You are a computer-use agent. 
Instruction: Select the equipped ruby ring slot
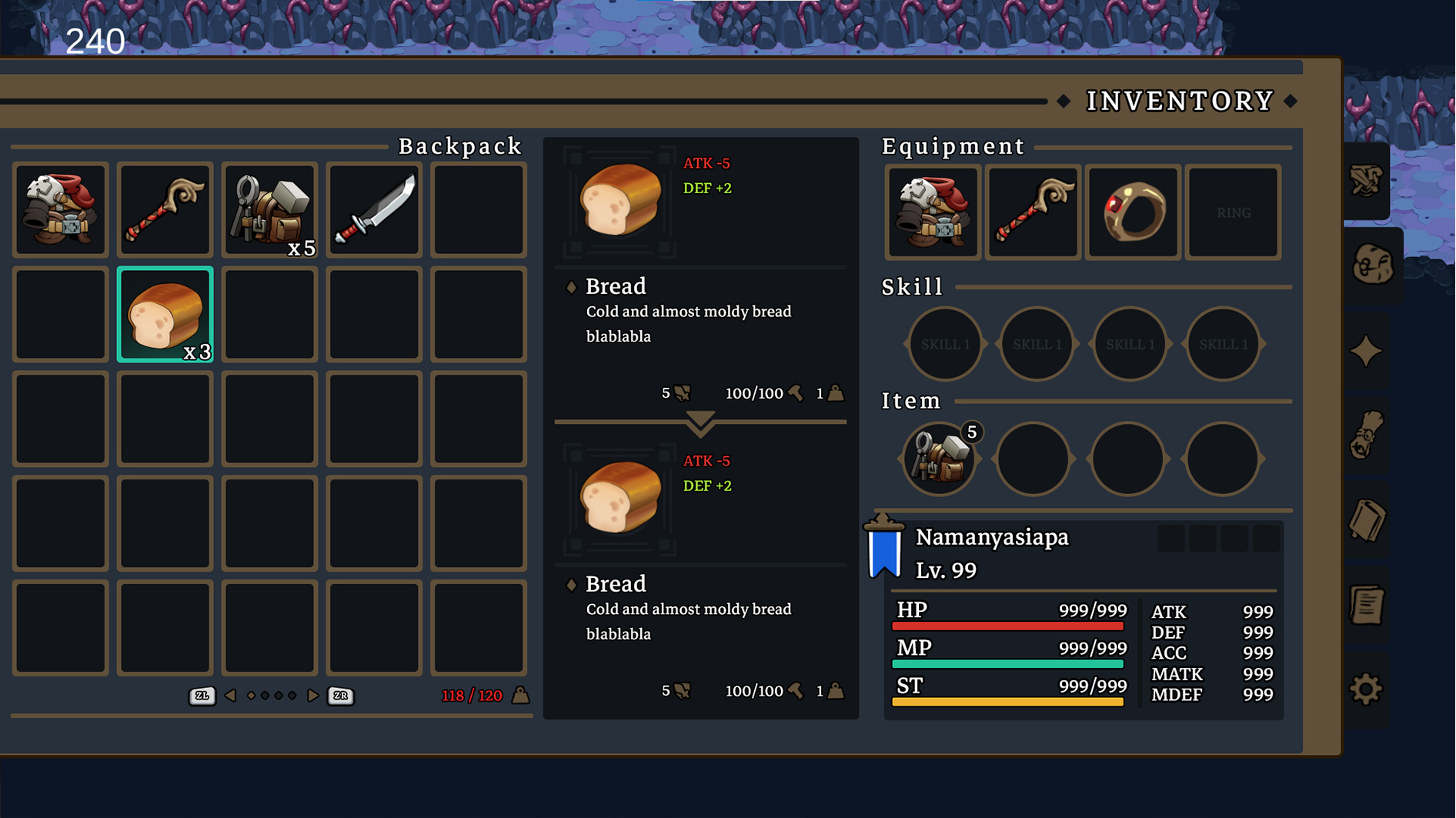pyautogui.click(x=1133, y=212)
